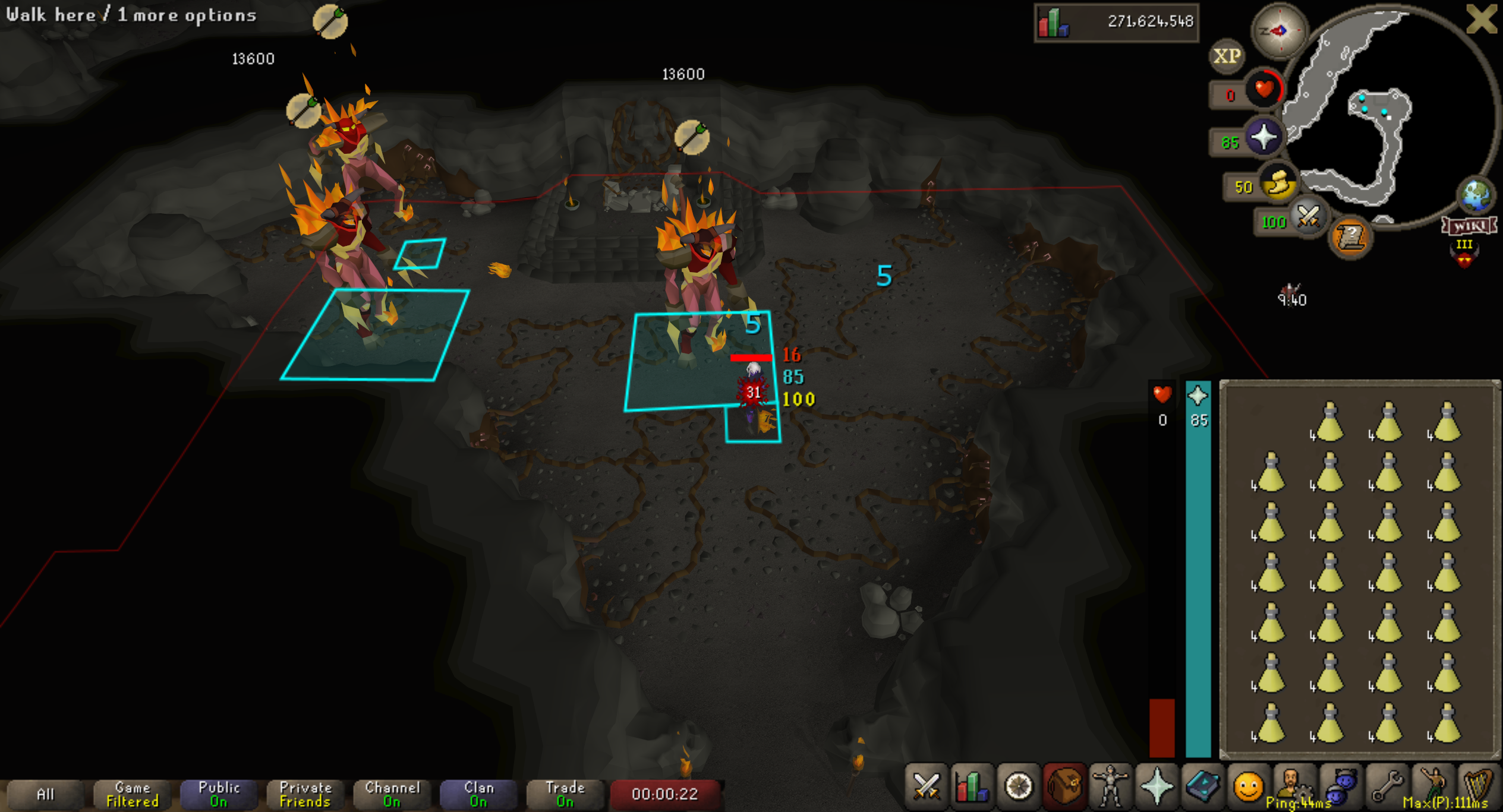1503x812 pixels.
Task: Open the Activity Adviser scroll icon
Action: [1350, 238]
